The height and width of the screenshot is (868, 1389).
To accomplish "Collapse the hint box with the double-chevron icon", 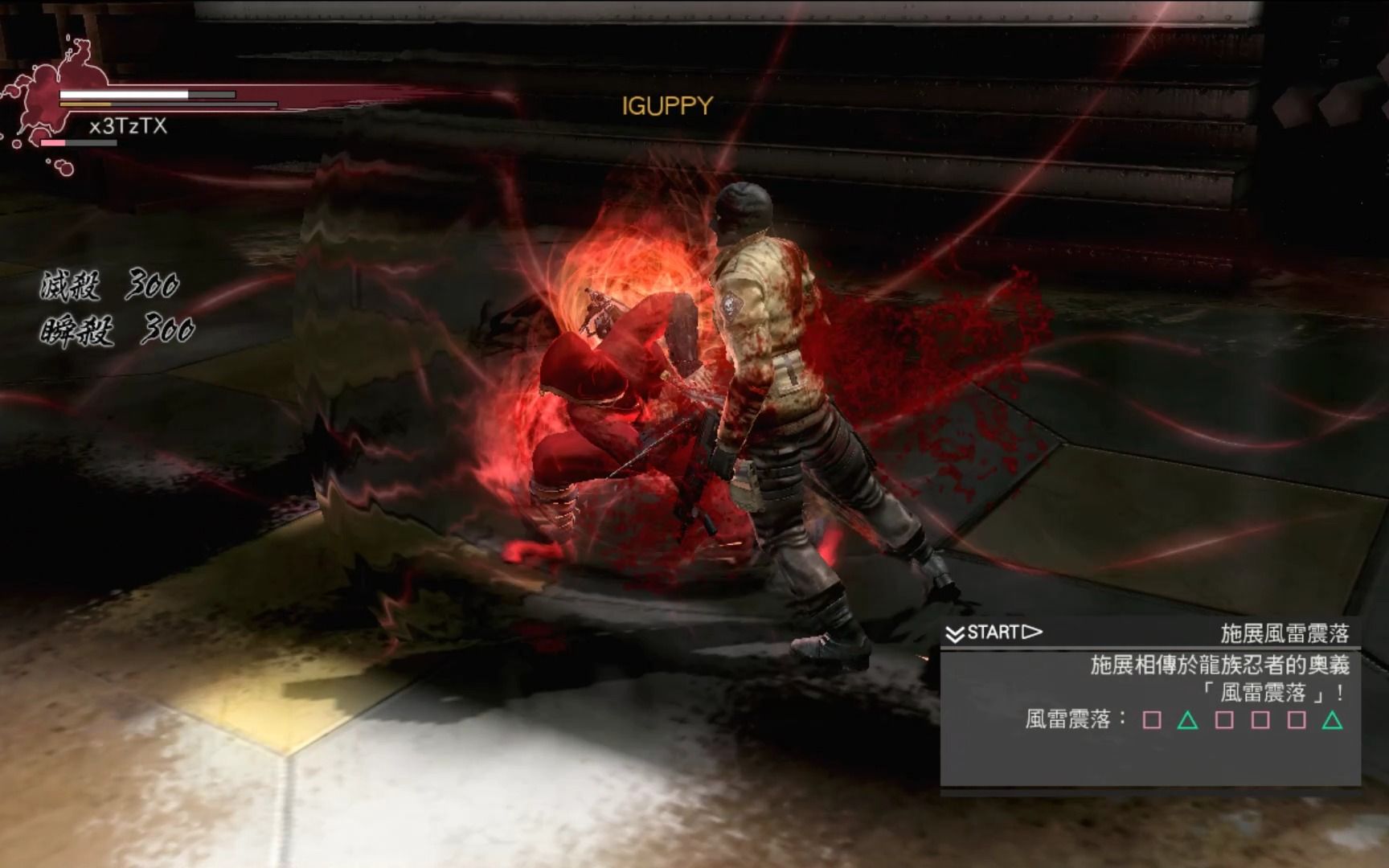I will coord(955,632).
